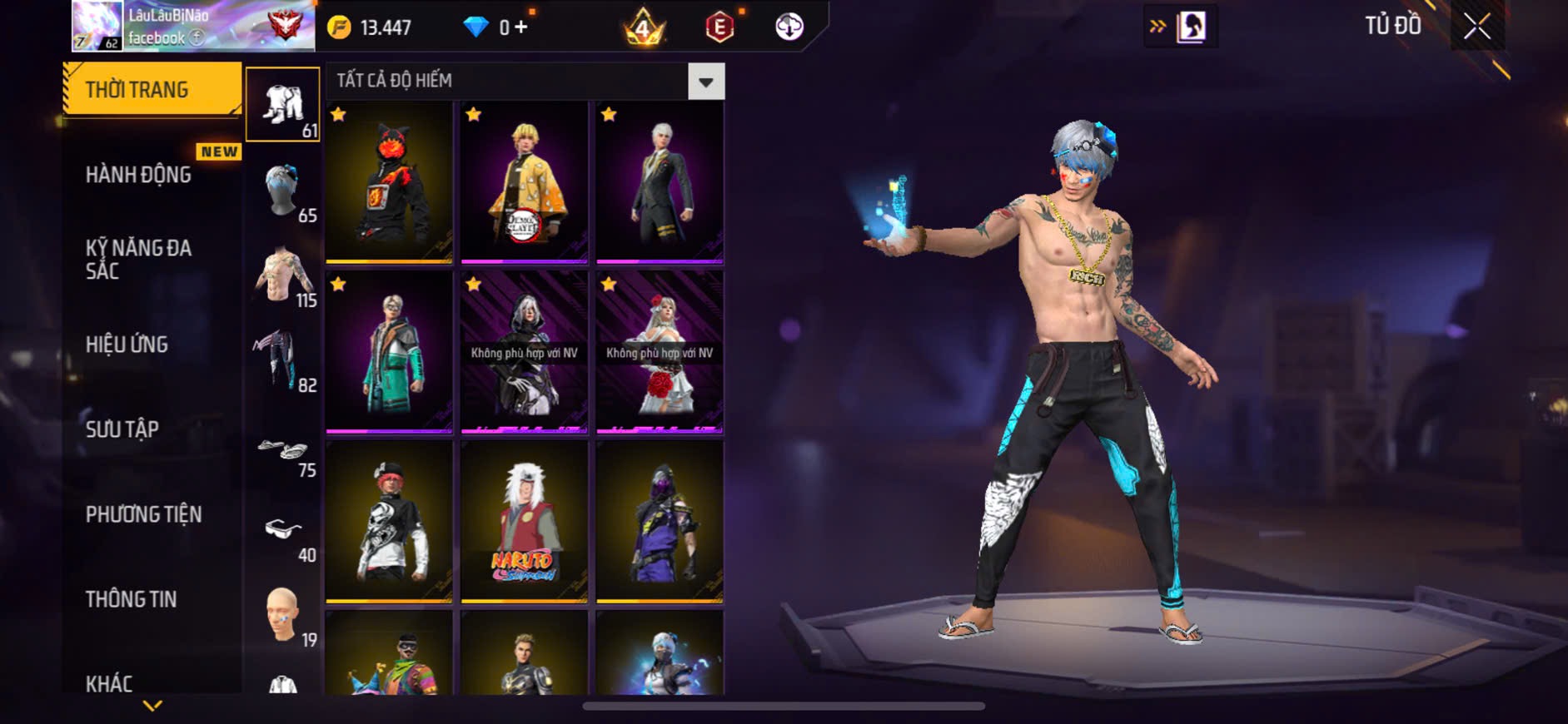
Task: Show the Thông Tin tab
Action: pyautogui.click(x=131, y=599)
